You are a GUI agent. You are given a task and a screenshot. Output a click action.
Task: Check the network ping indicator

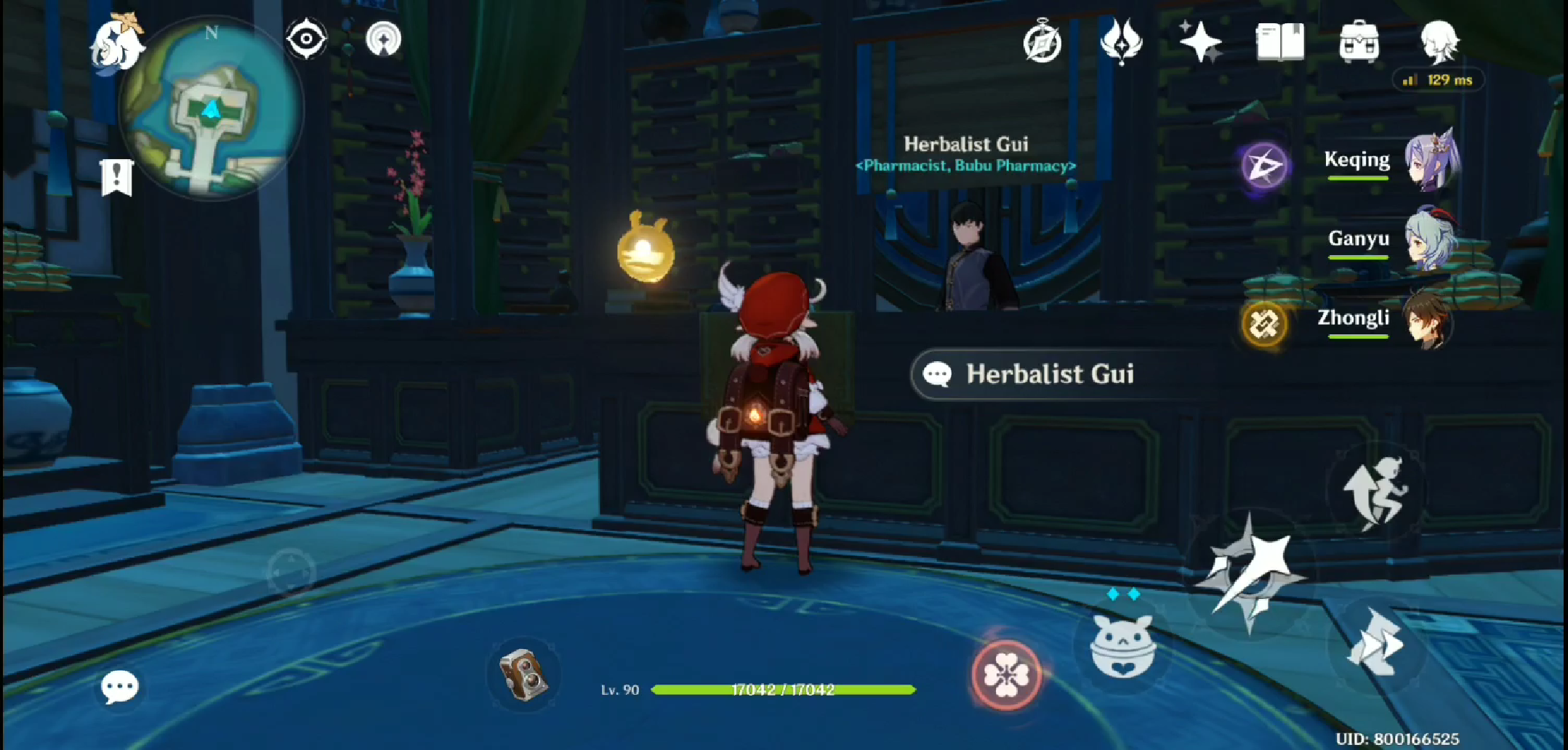tap(1436, 81)
